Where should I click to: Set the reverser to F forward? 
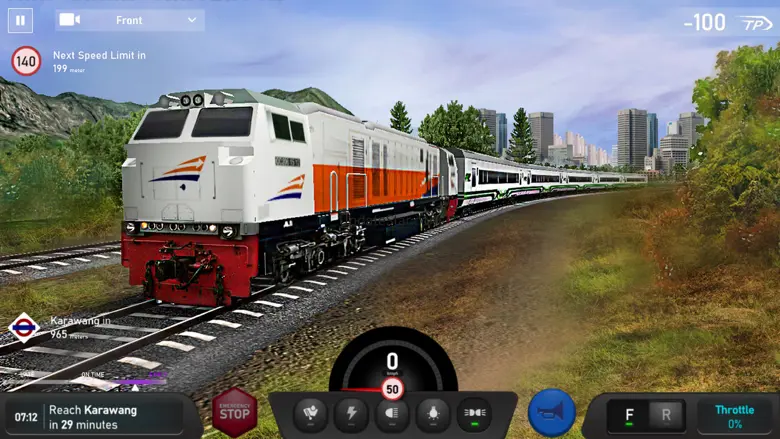click(629, 415)
